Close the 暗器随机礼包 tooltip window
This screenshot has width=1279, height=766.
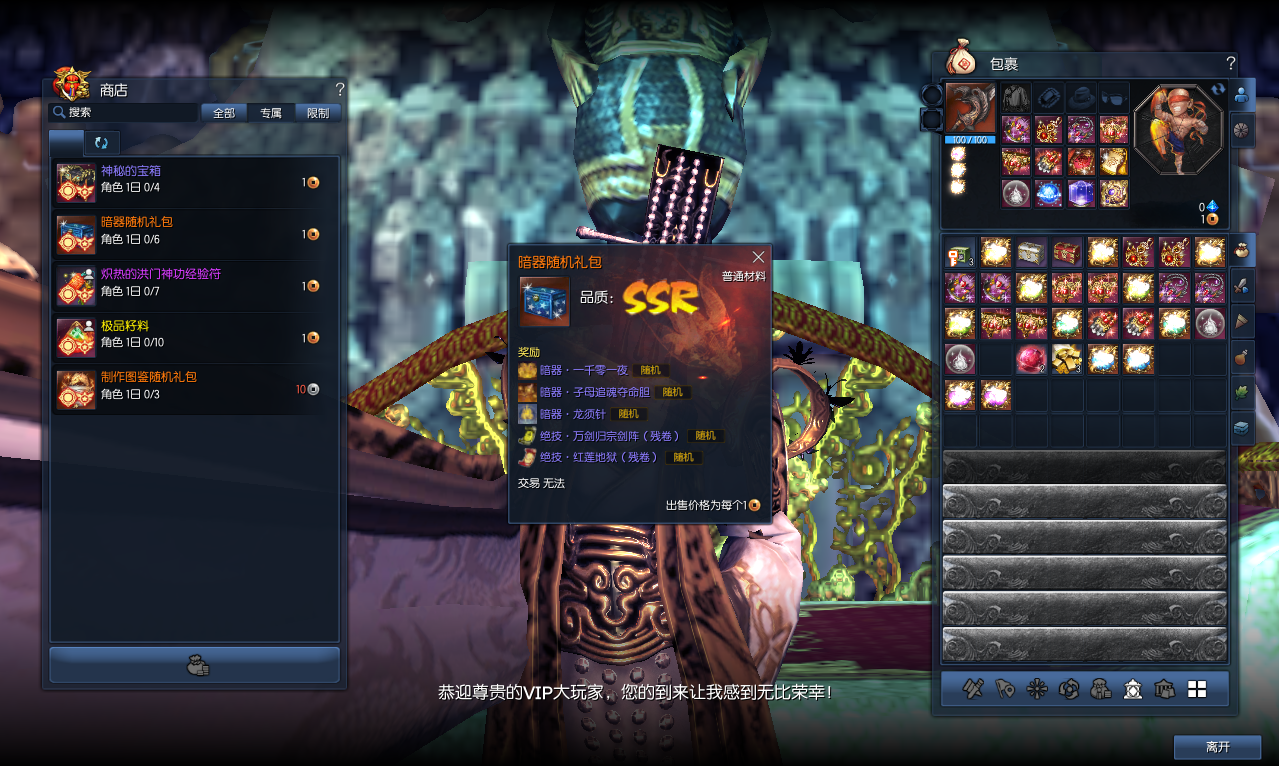(x=758, y=257)
